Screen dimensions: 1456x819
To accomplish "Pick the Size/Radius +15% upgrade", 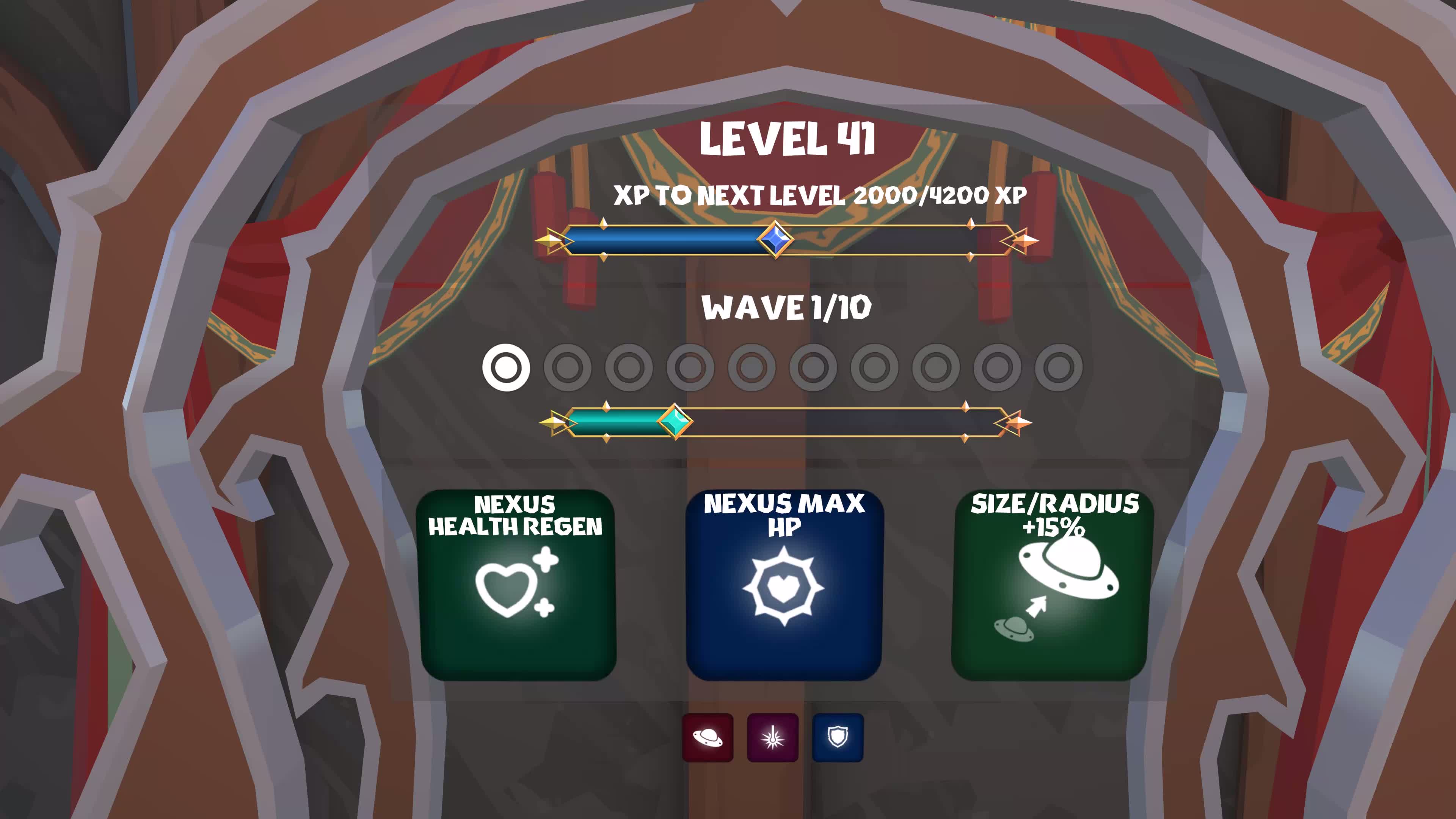I will pos(1050,585).
